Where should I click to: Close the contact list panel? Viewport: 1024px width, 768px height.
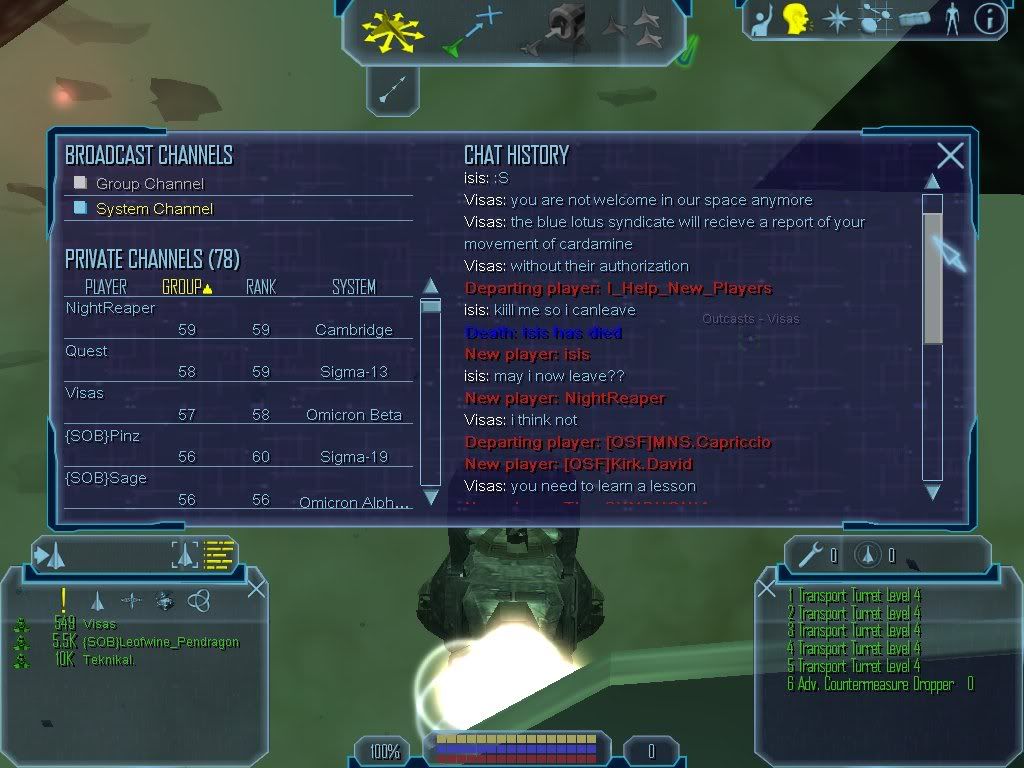click(x=257, y=588)
